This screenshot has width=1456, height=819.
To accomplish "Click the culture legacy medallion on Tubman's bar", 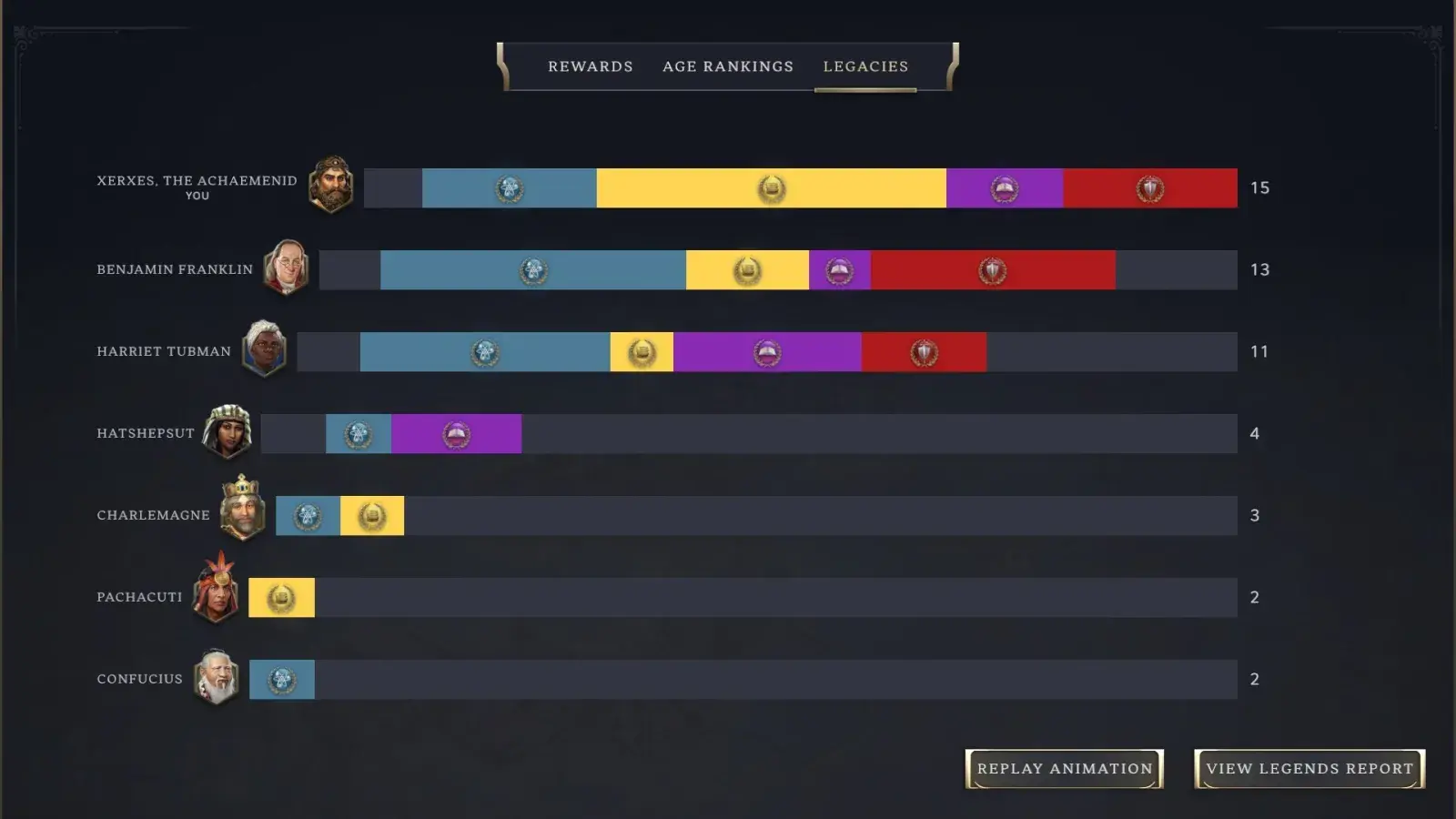I will 765,352.
